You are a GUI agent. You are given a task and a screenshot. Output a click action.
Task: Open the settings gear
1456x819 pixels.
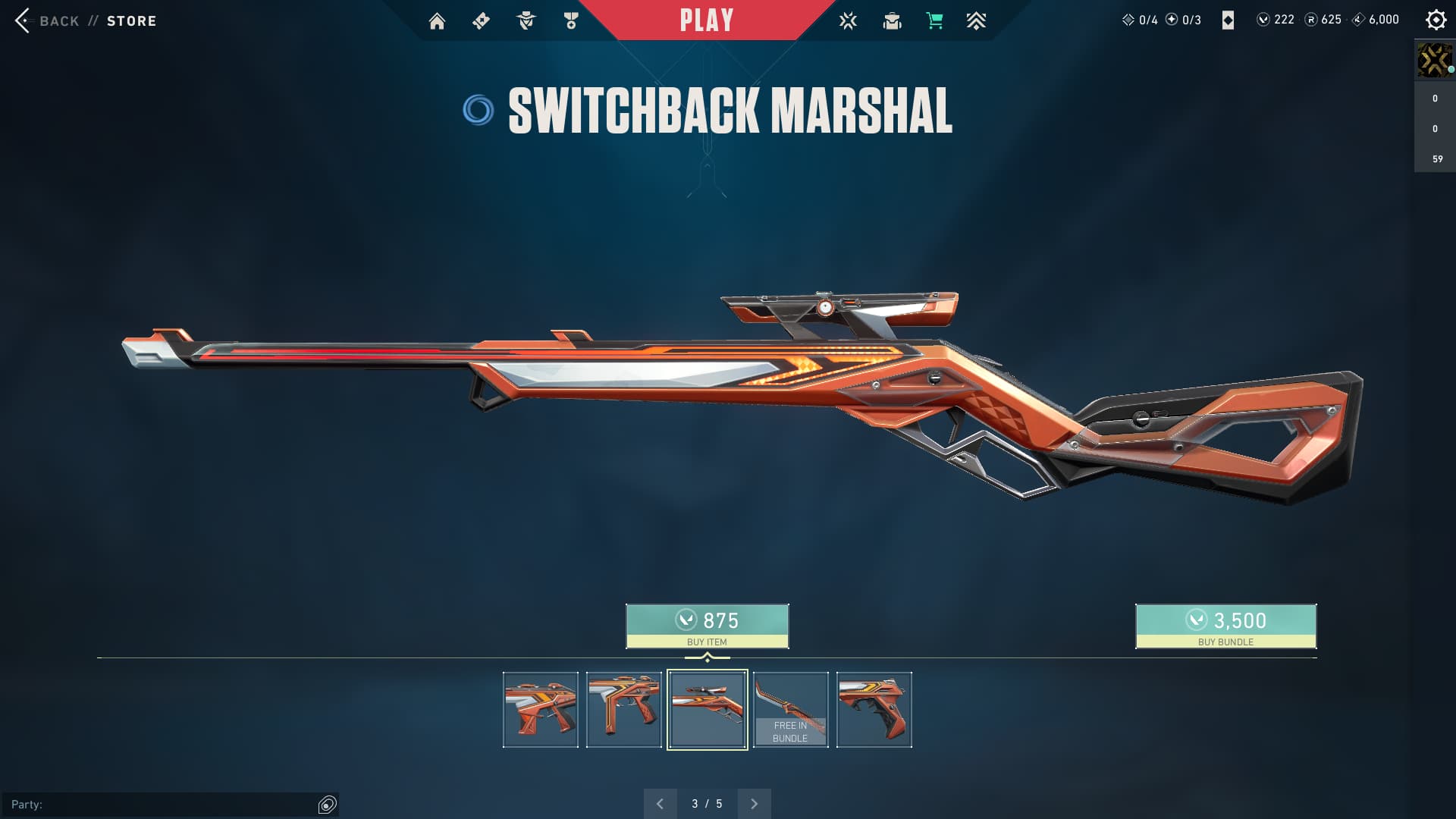[x=1436, y=20]
